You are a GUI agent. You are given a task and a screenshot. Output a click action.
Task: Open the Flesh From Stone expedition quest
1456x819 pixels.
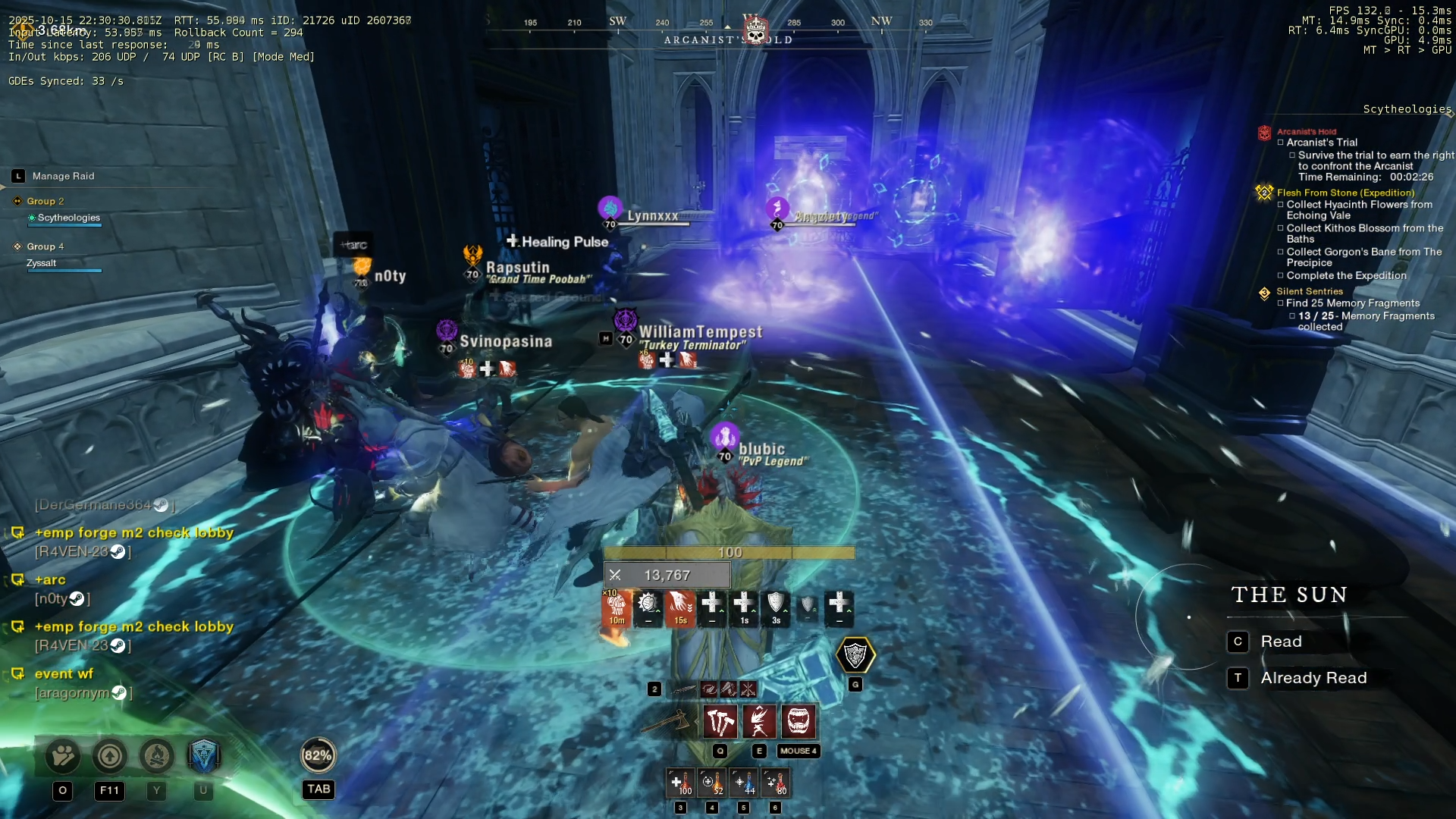pyautogui.click(x=1345, y=193)
